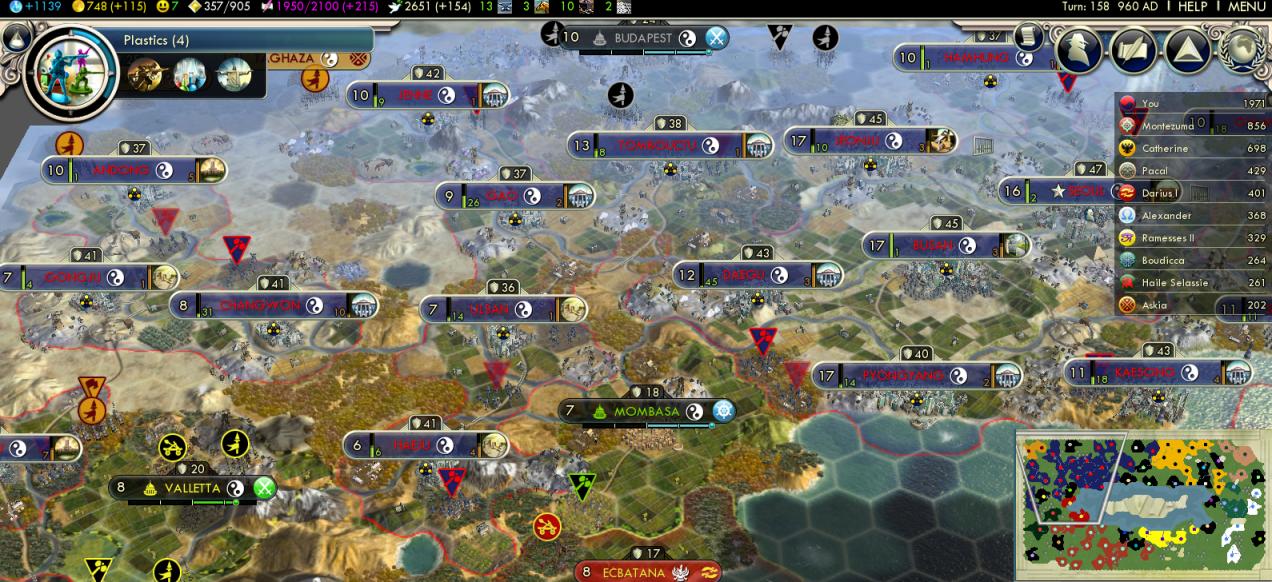Screen dimensions: 1272x582
Task: Select Montezuma in the score list
Action: coord(1167,126)
